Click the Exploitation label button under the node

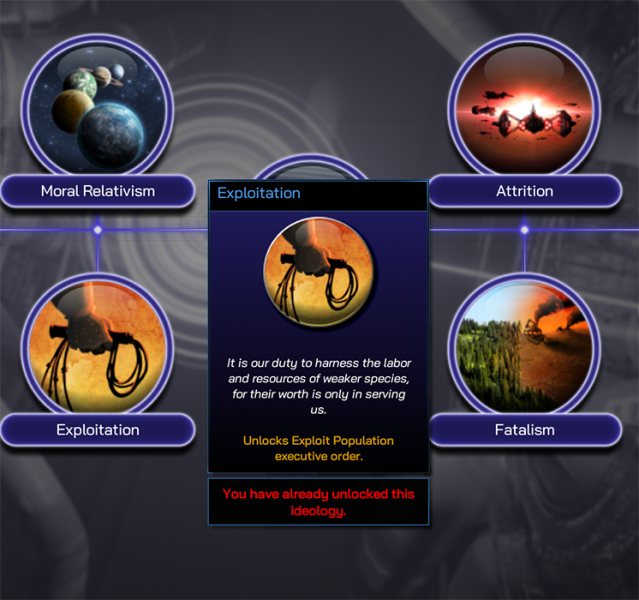pos(97,430)
